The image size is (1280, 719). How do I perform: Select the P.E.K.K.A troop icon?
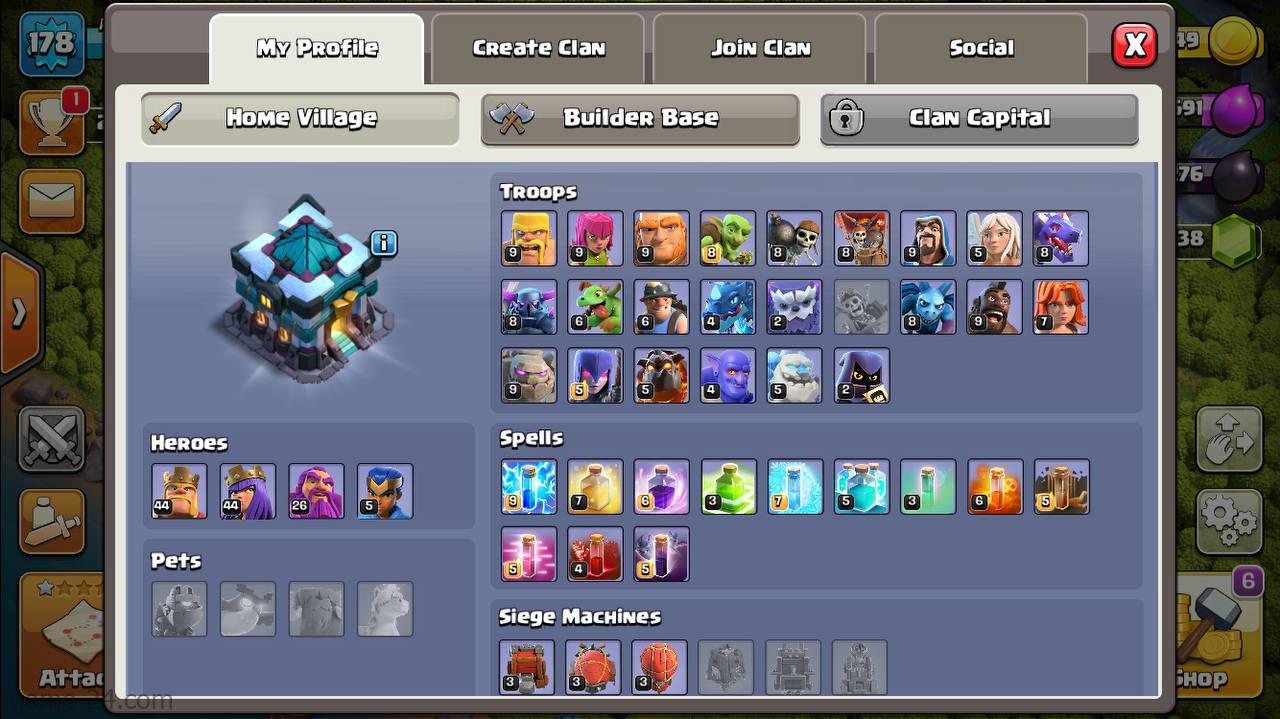point(529,307)
